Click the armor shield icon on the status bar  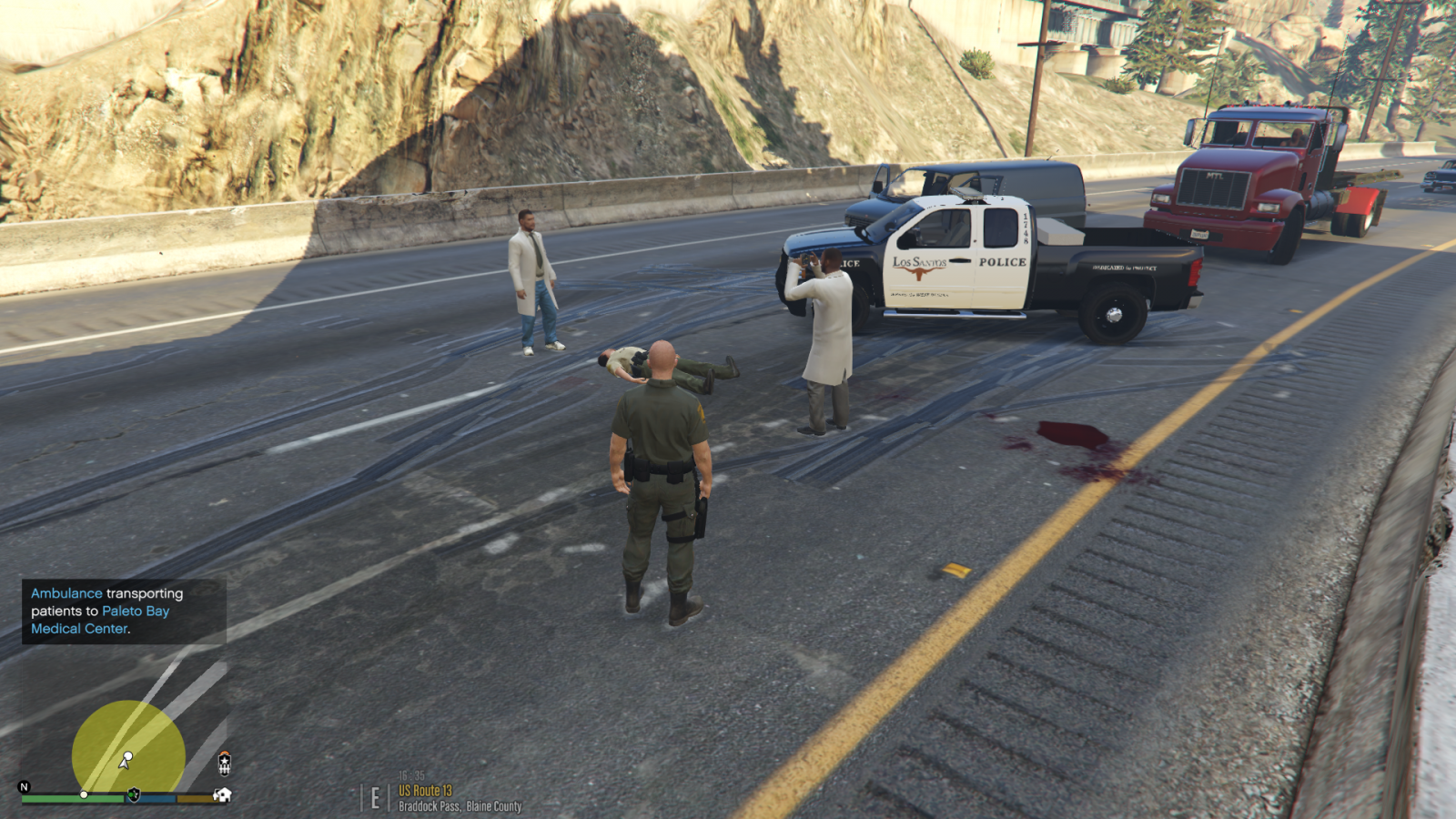click(134, 794)
